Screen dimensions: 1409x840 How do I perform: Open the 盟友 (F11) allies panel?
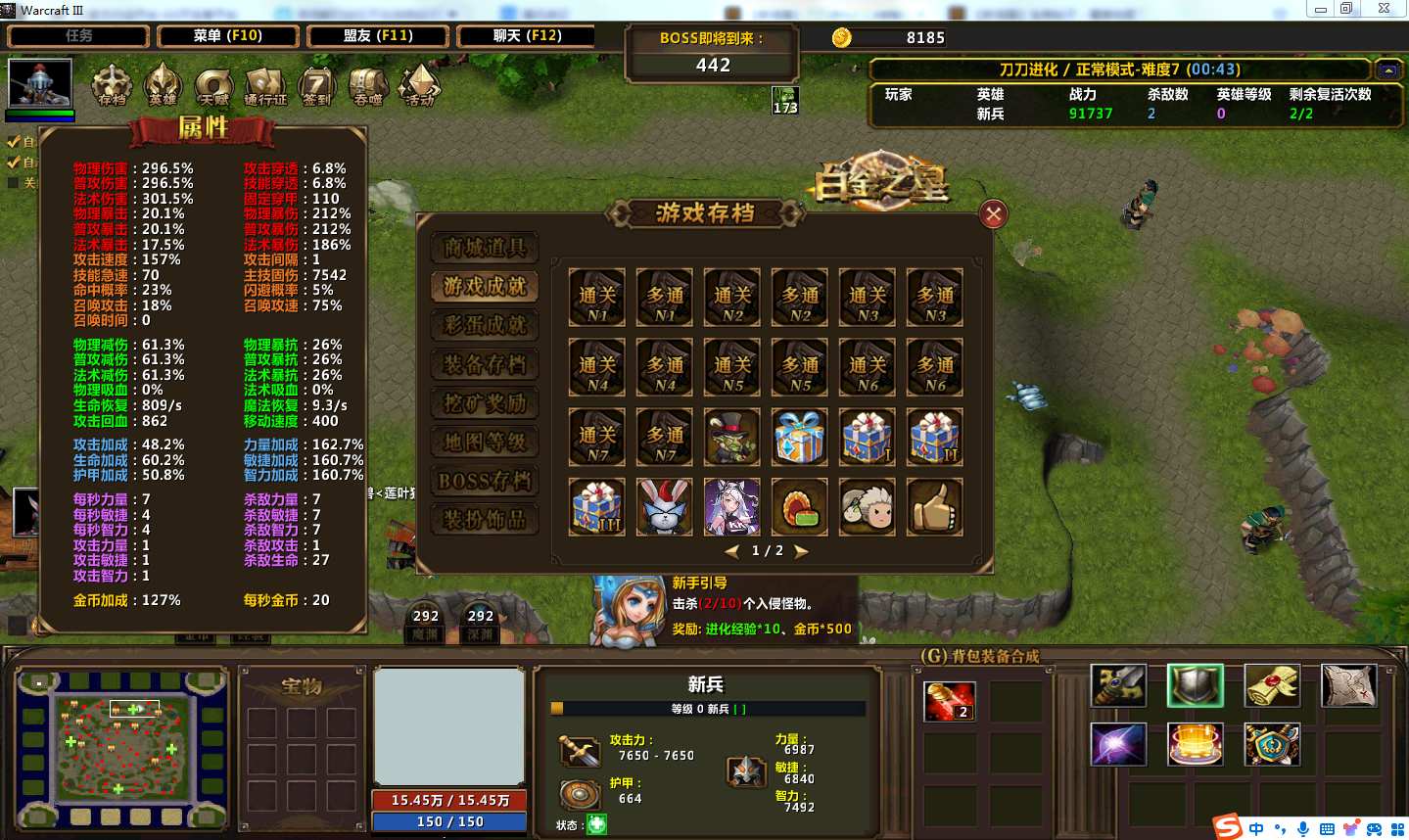378,36
